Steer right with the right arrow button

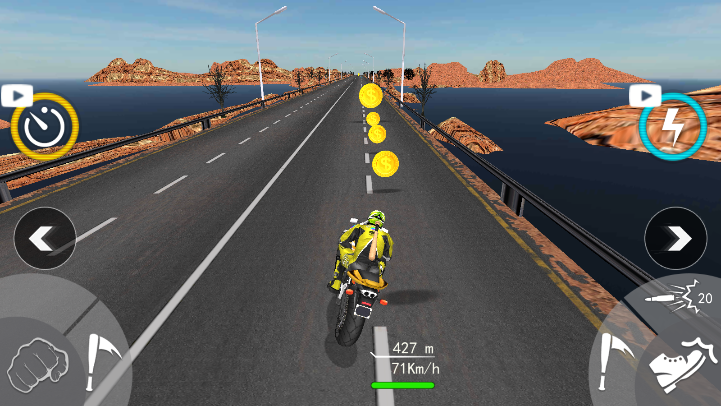[x=676, y=239]
